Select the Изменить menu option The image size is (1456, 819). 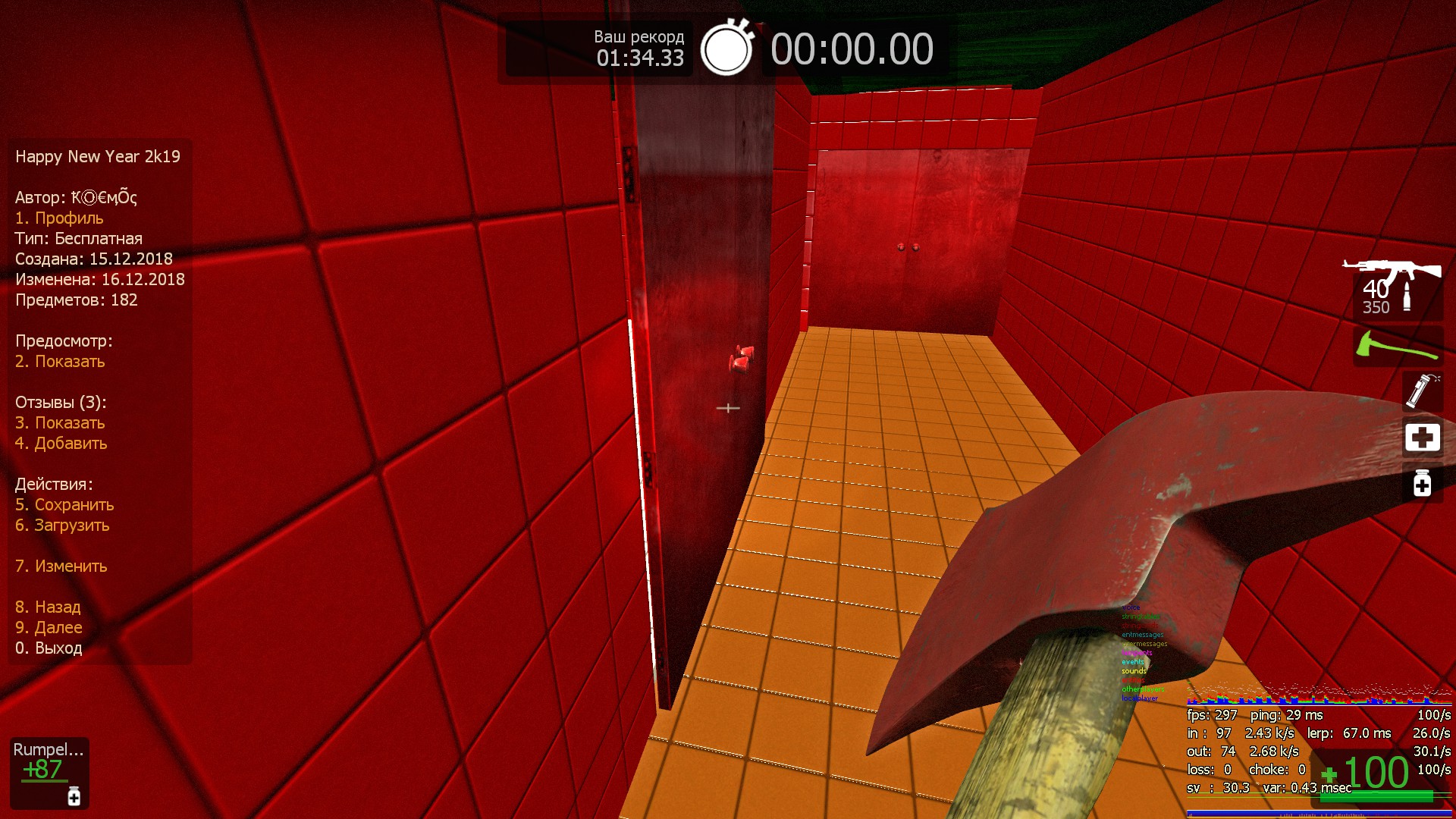(61, 566)
